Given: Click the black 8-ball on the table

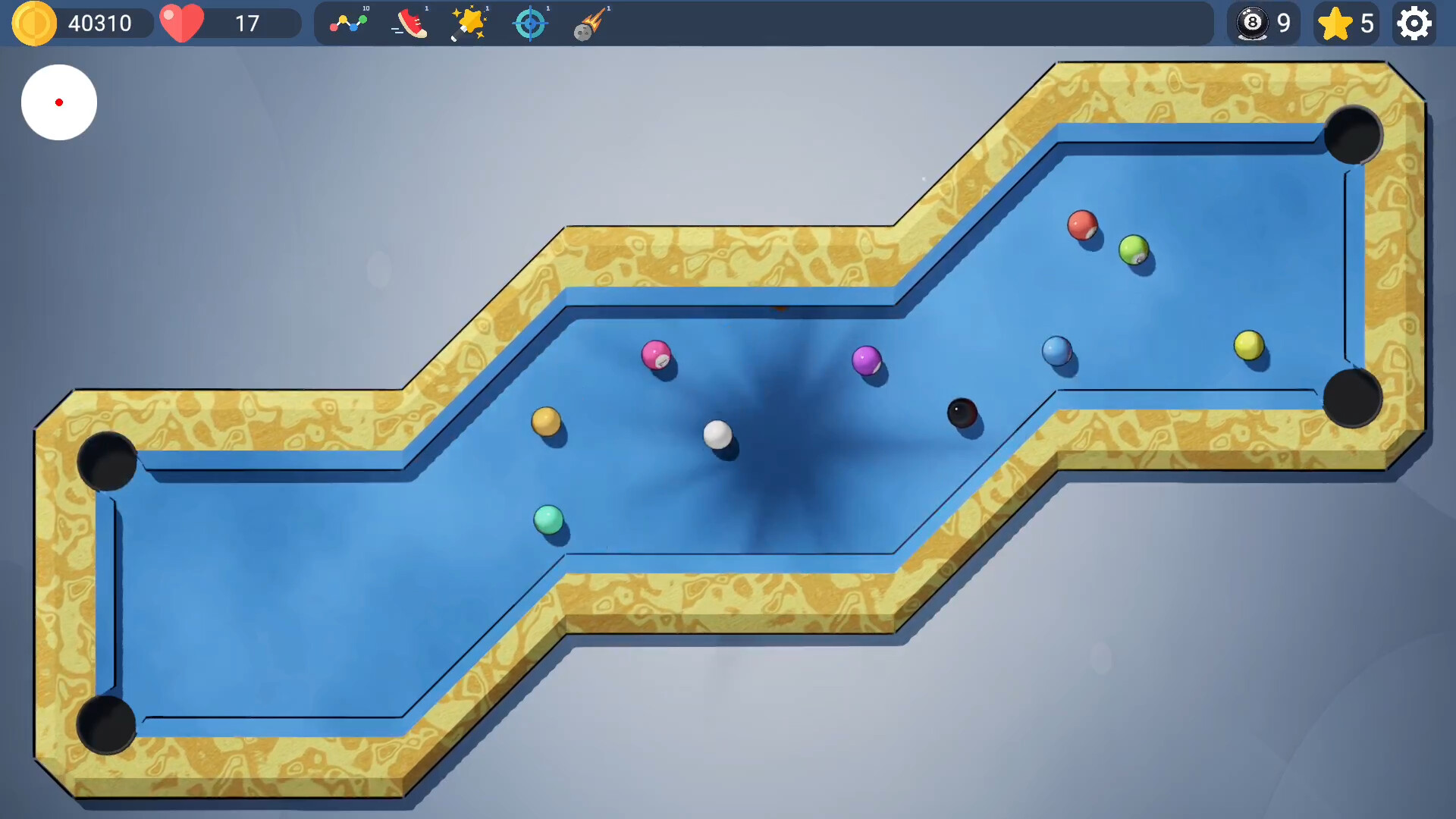Looking at the screenshot, I should pos(961,413).
